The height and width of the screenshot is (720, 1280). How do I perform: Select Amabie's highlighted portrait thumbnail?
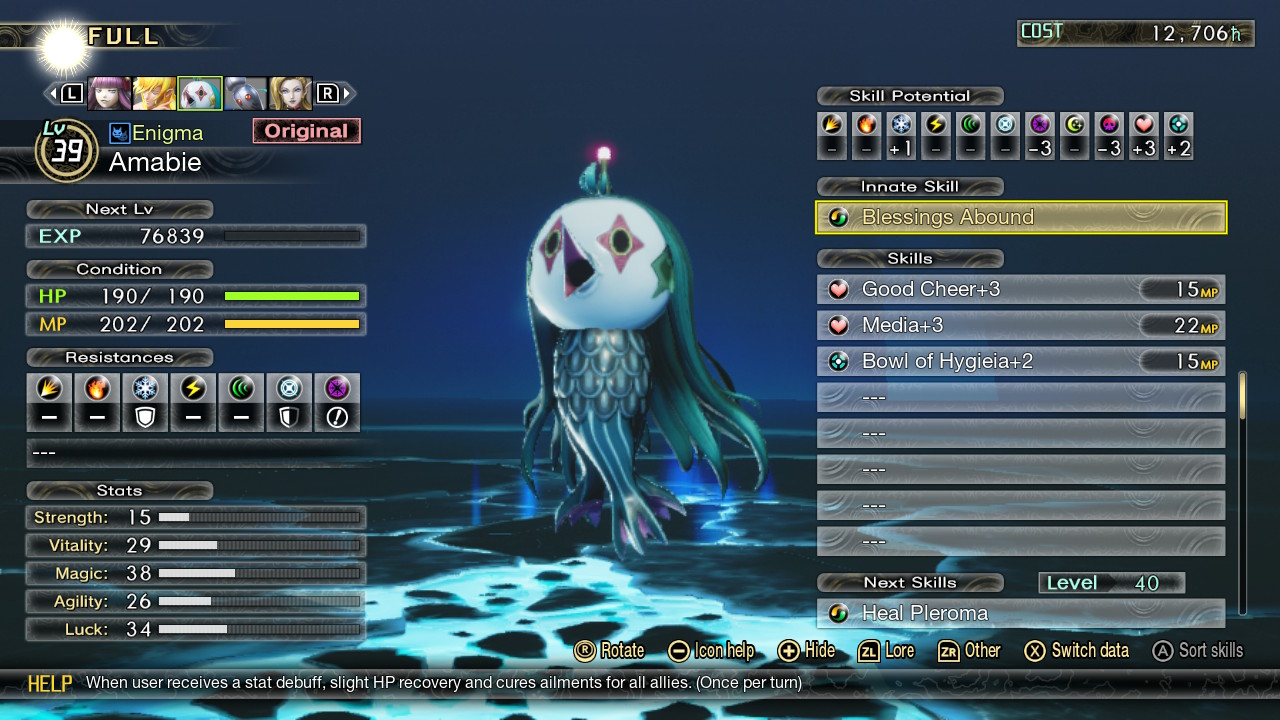click(200, 93)
